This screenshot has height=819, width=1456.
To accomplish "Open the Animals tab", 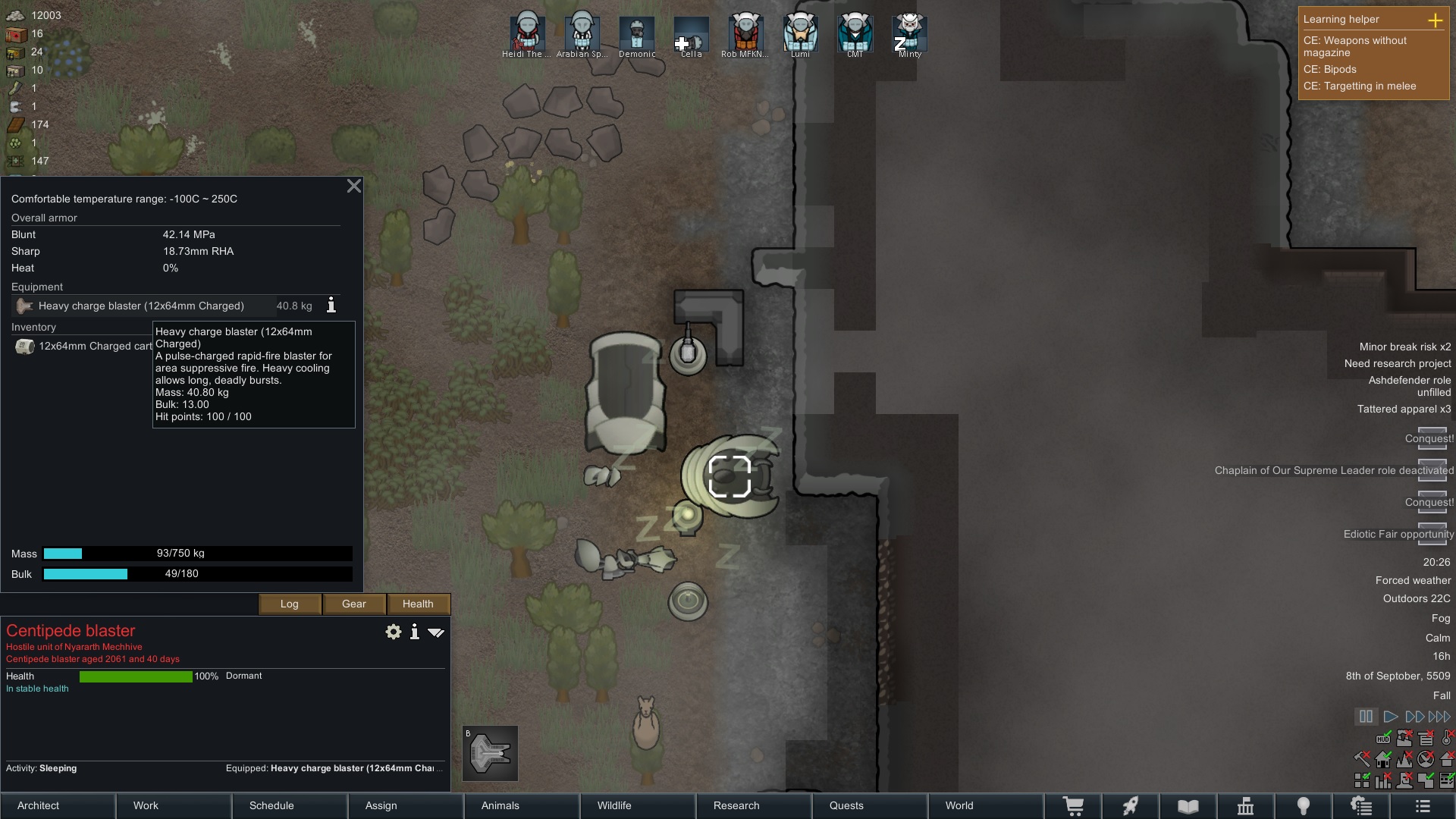I will click(522, 805).
